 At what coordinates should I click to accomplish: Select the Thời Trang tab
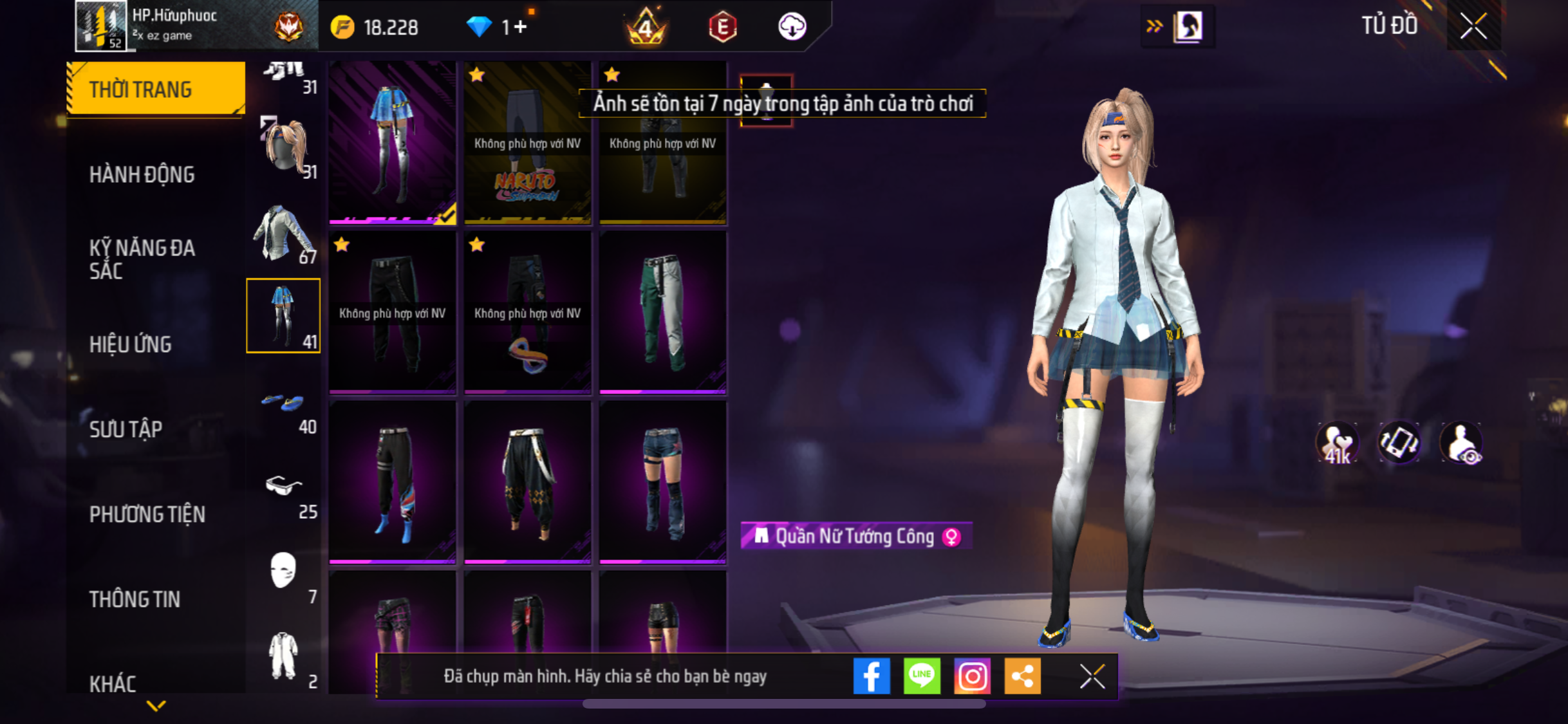point(156,89)
